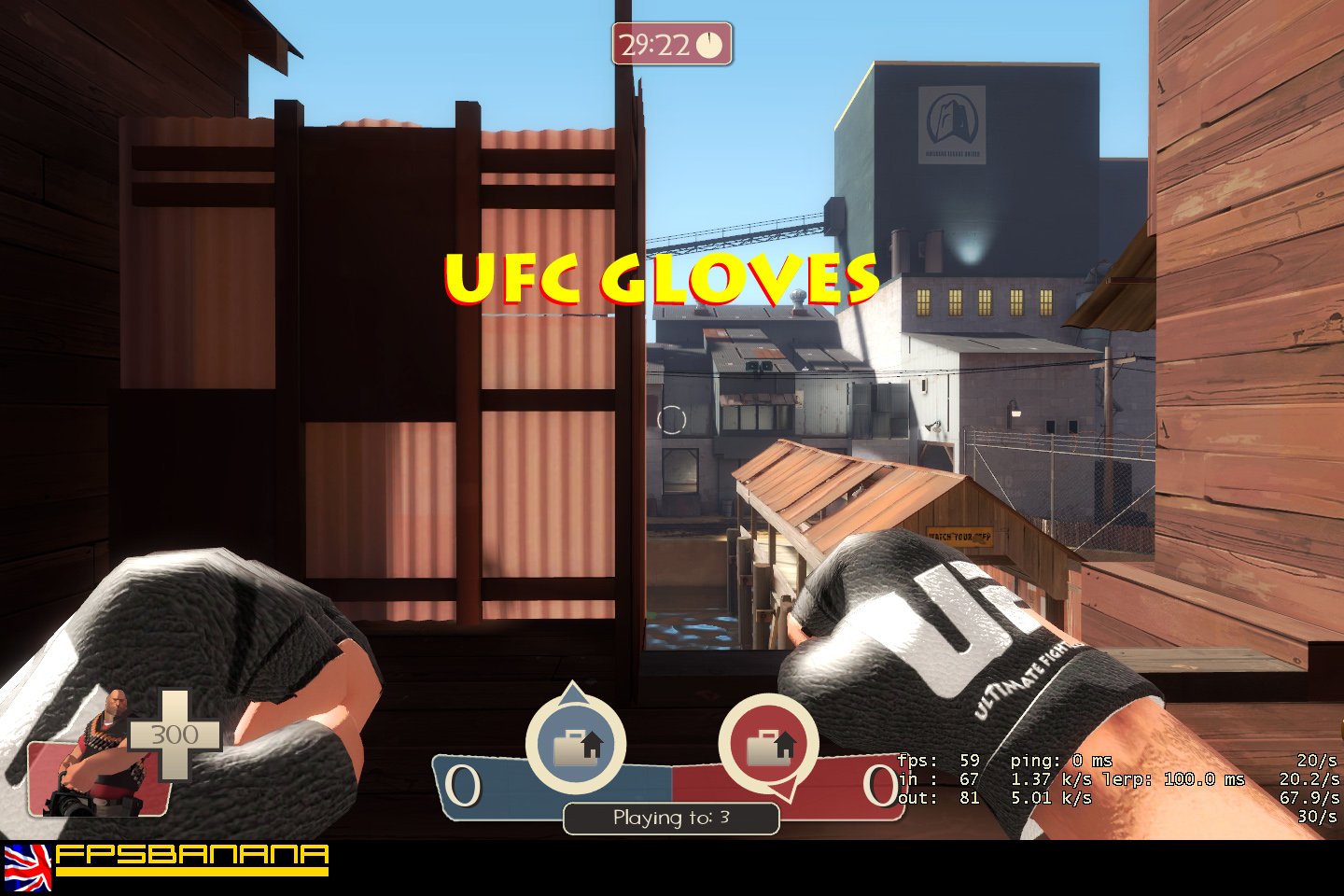The width and height of the screenshot is (1344, 896).
Task: Select the blue team score zero
Action: 462,784
